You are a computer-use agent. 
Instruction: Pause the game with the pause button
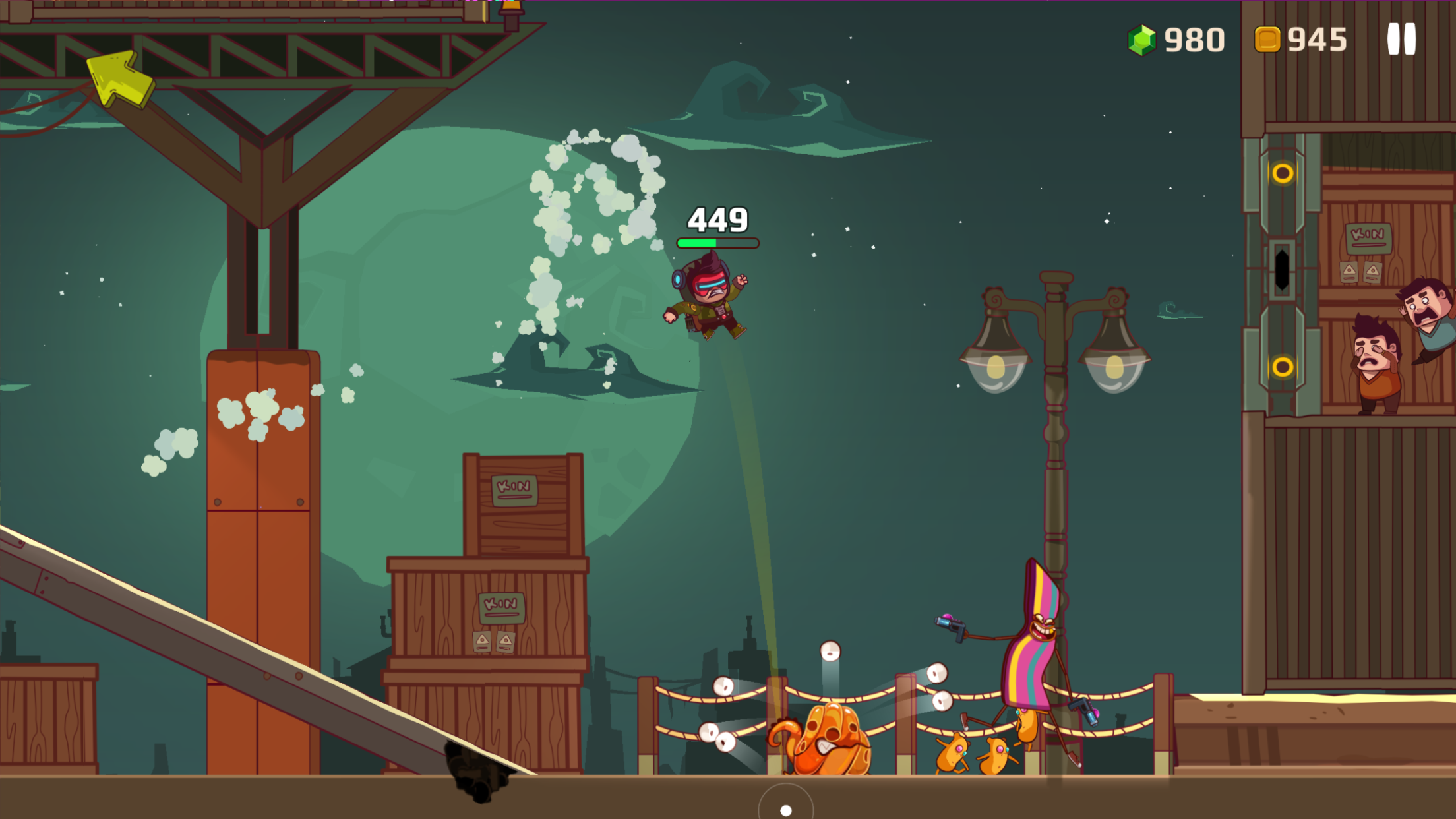pos(1401,40)
